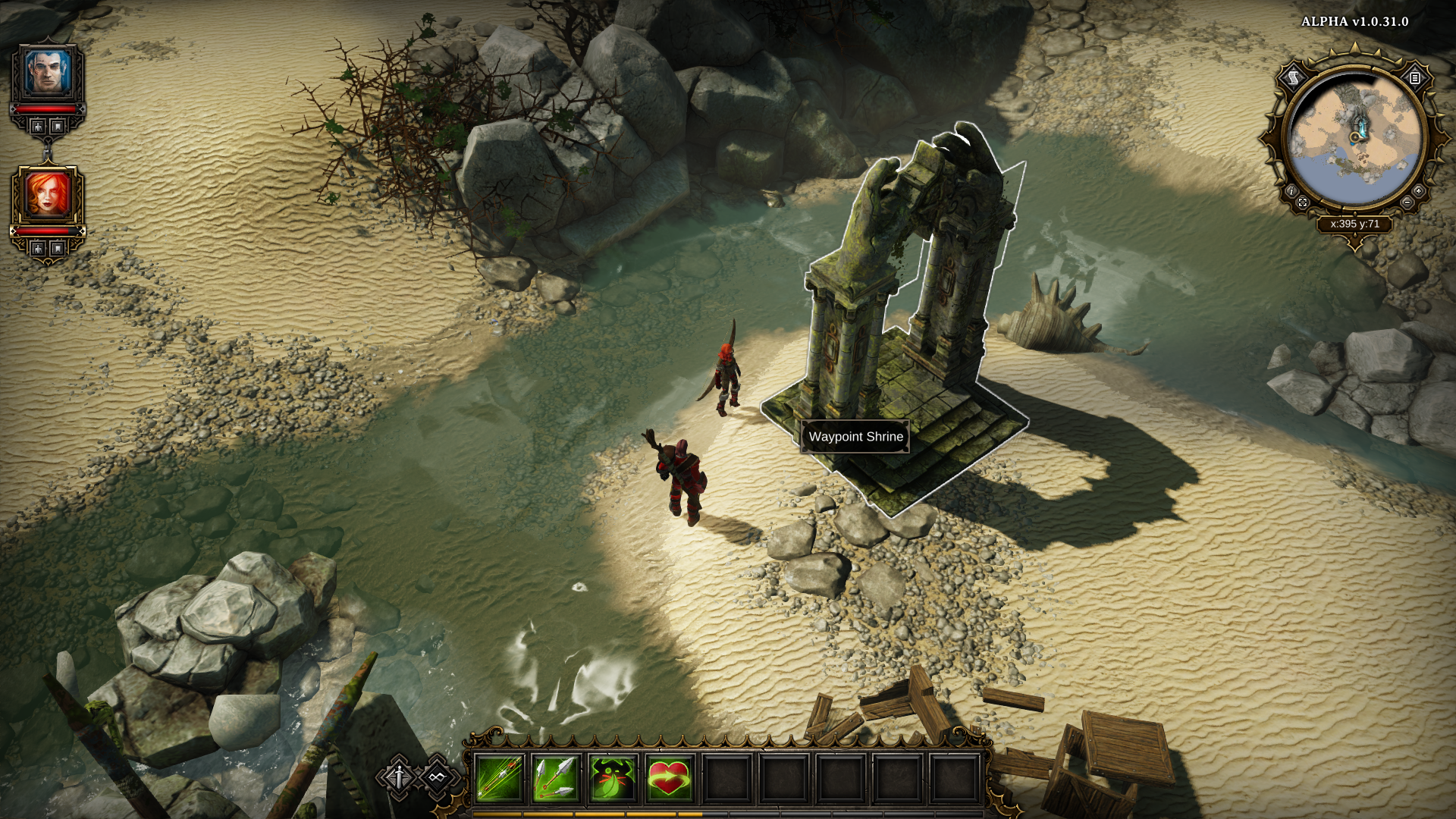Cast the red heart healing skill

point(669,778)
